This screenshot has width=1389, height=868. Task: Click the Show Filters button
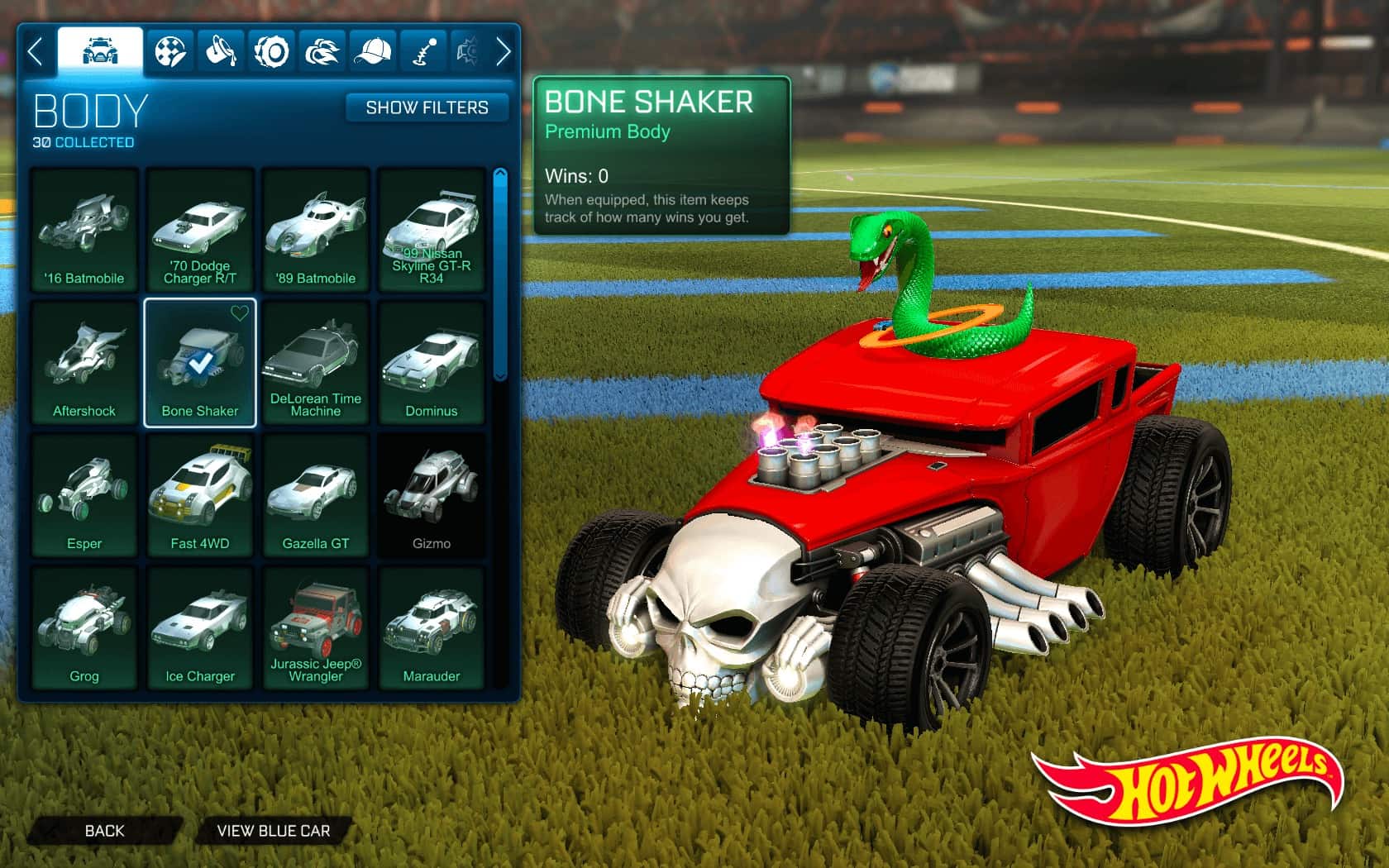coord(427,107)
